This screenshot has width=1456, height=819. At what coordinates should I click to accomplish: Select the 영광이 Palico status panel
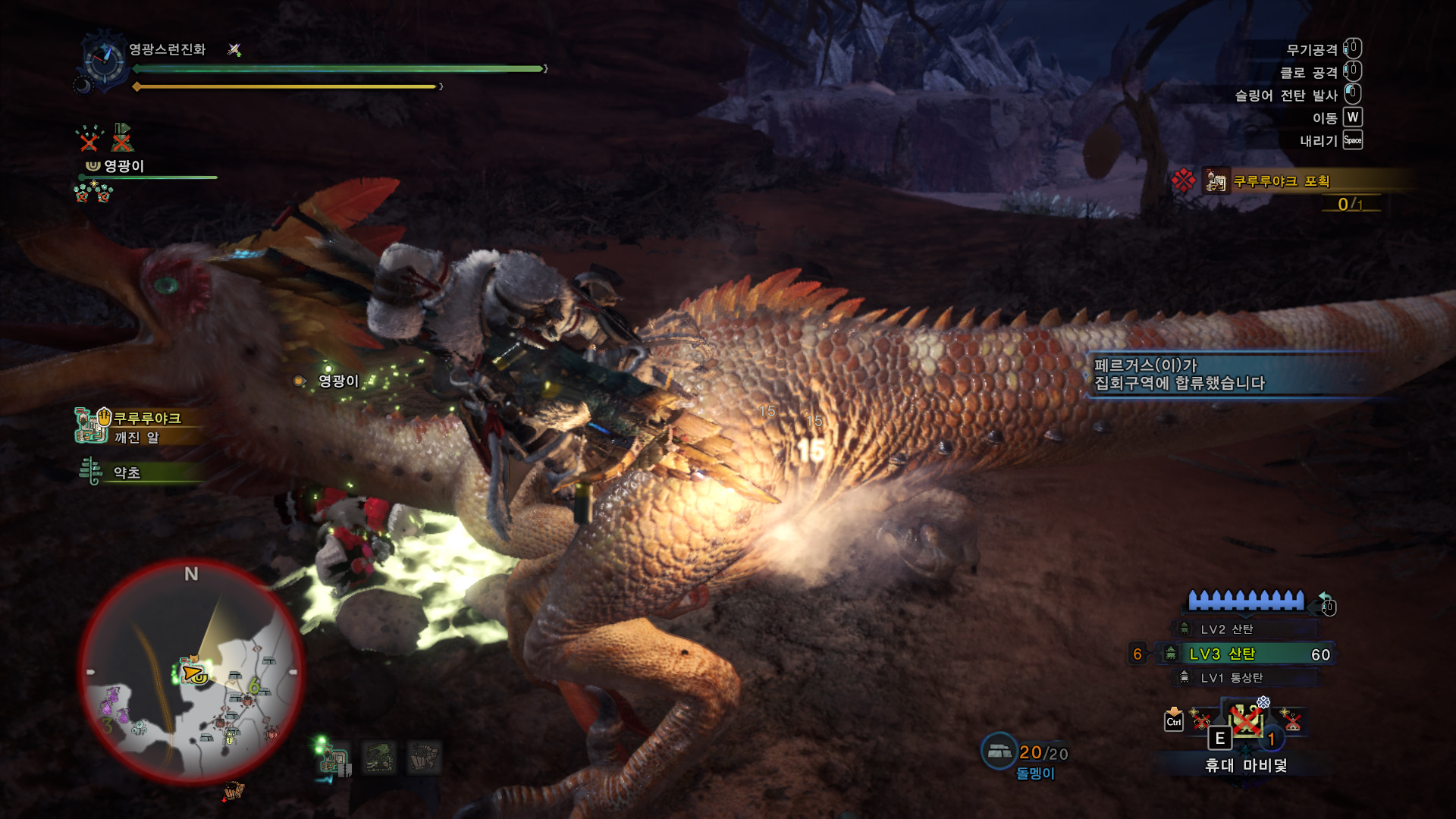click(124, 166)
